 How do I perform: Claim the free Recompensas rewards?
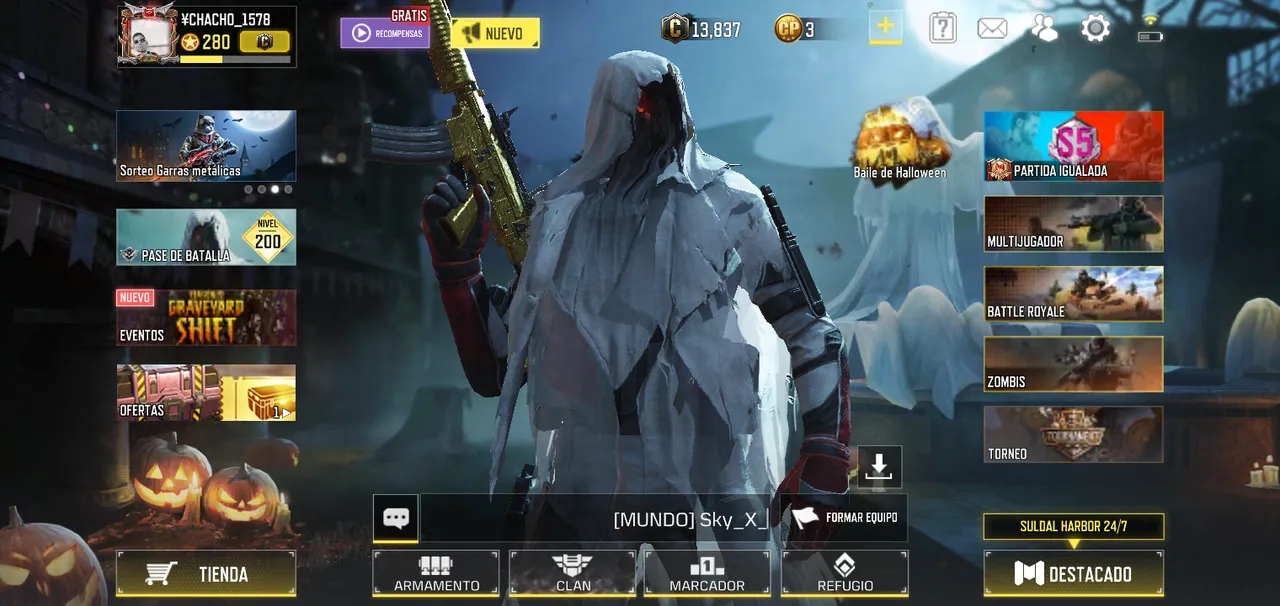pos(385,33)
